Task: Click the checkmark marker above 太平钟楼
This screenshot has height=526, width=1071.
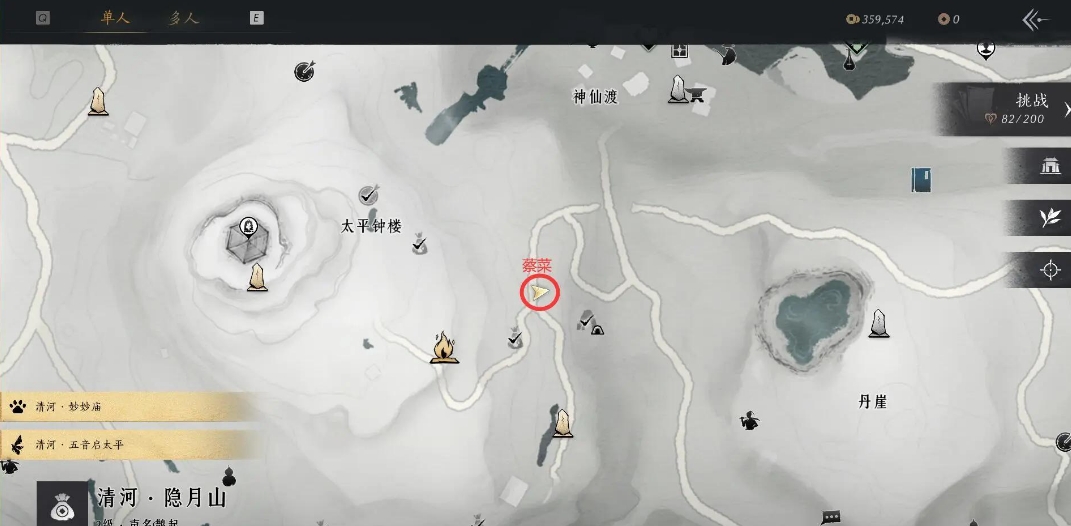Action: click(x=368, y=194)
